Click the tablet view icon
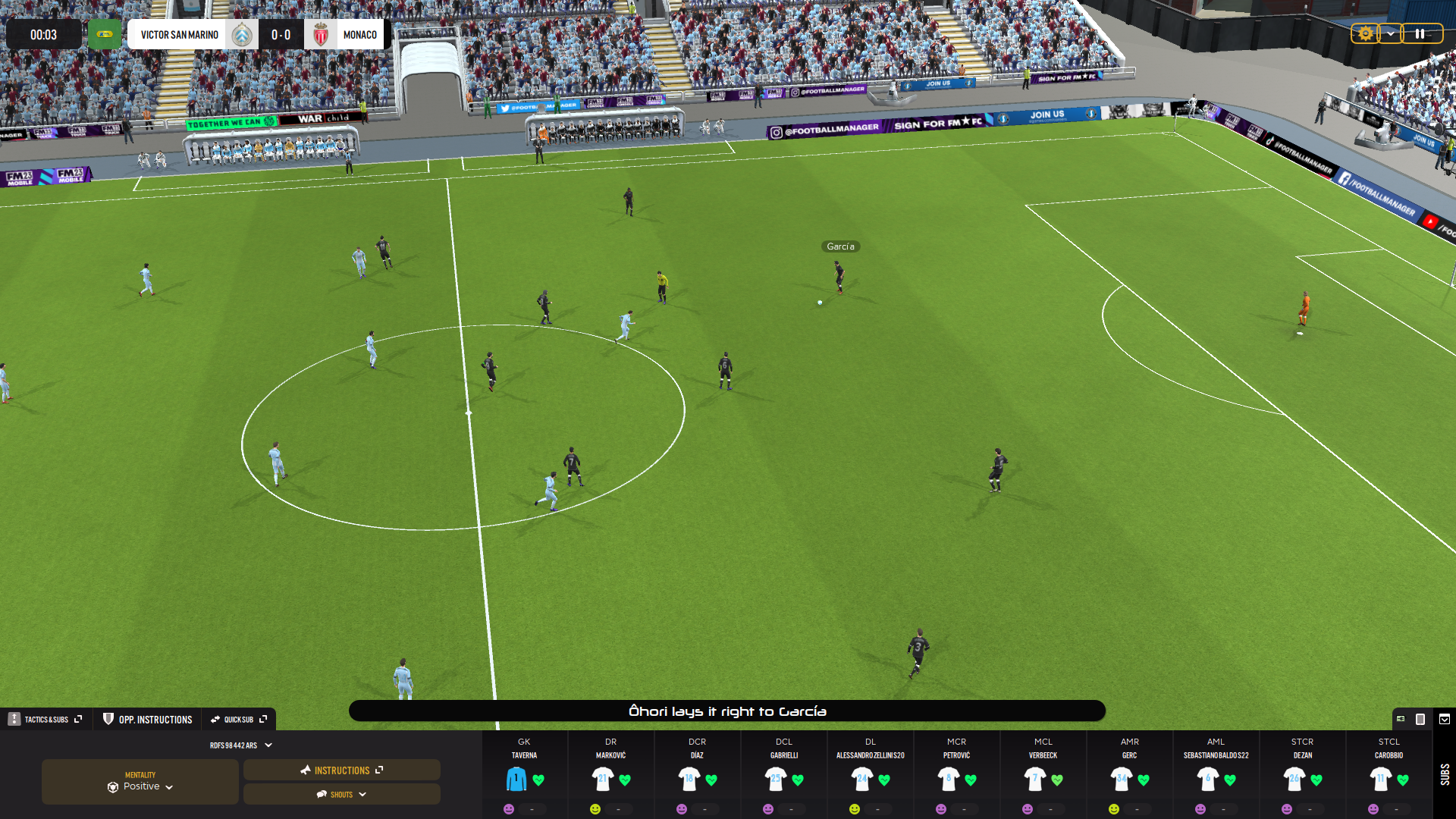The image size is (1456, 819). 1420,719
